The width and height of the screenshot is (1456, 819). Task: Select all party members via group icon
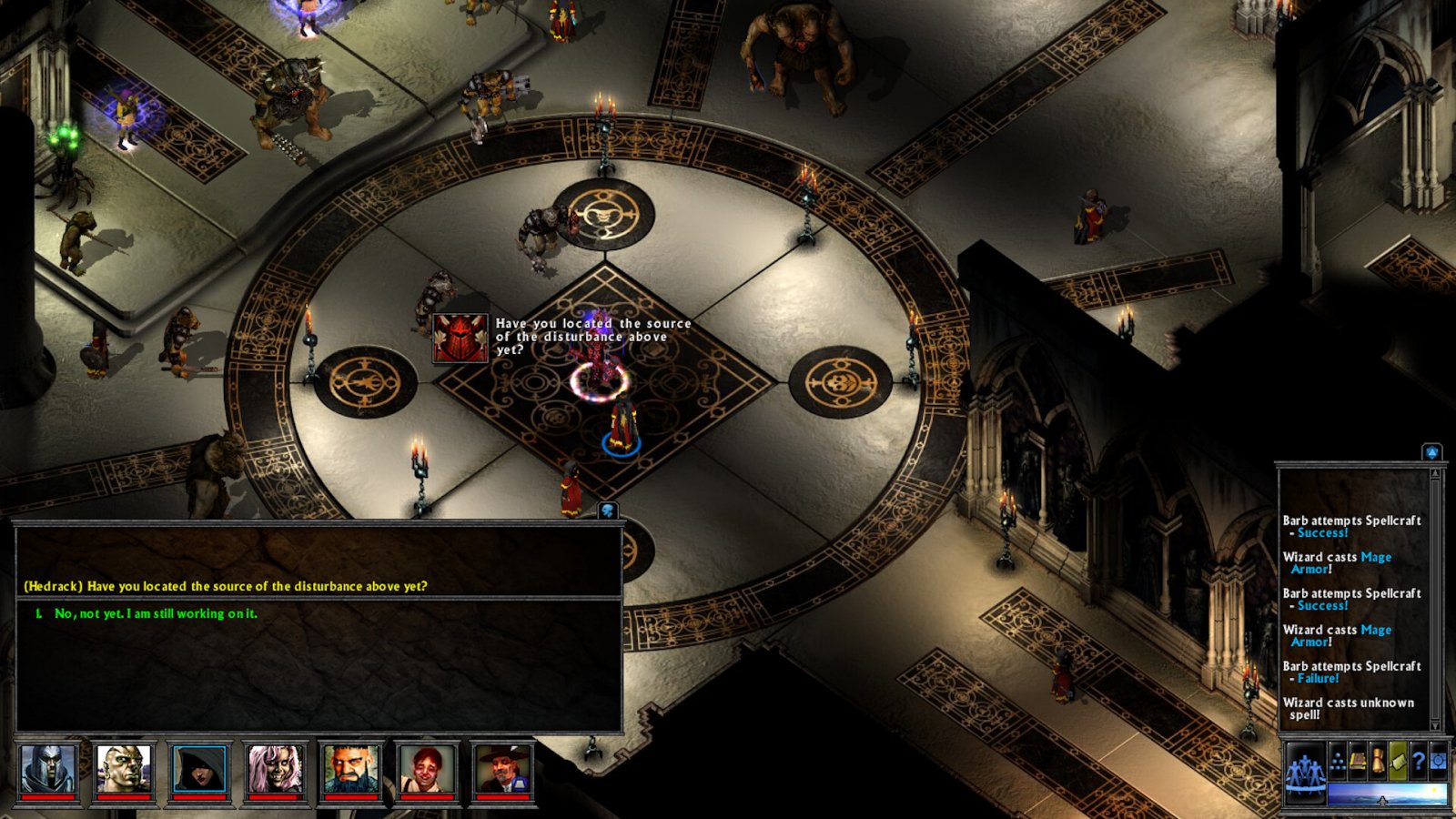coord(1306,771)
